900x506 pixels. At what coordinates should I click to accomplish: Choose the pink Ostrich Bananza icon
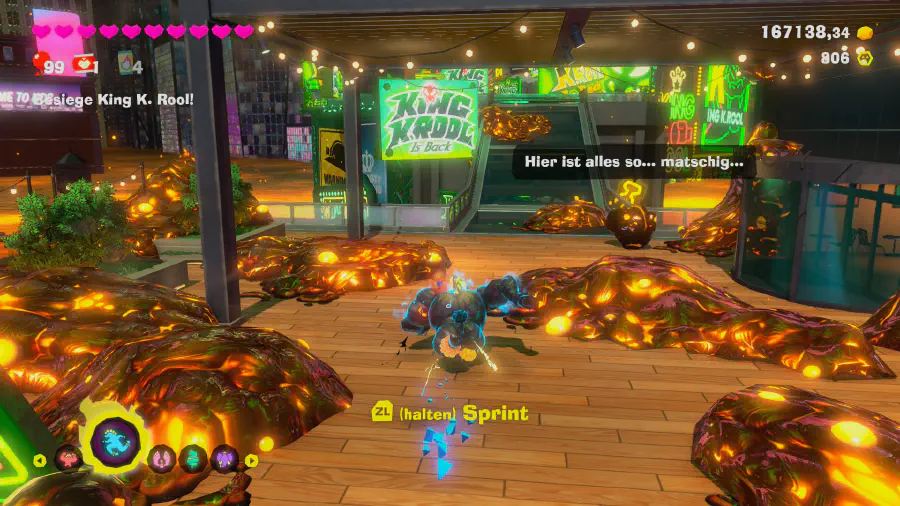pyautogui.click(x=159, y=459)
